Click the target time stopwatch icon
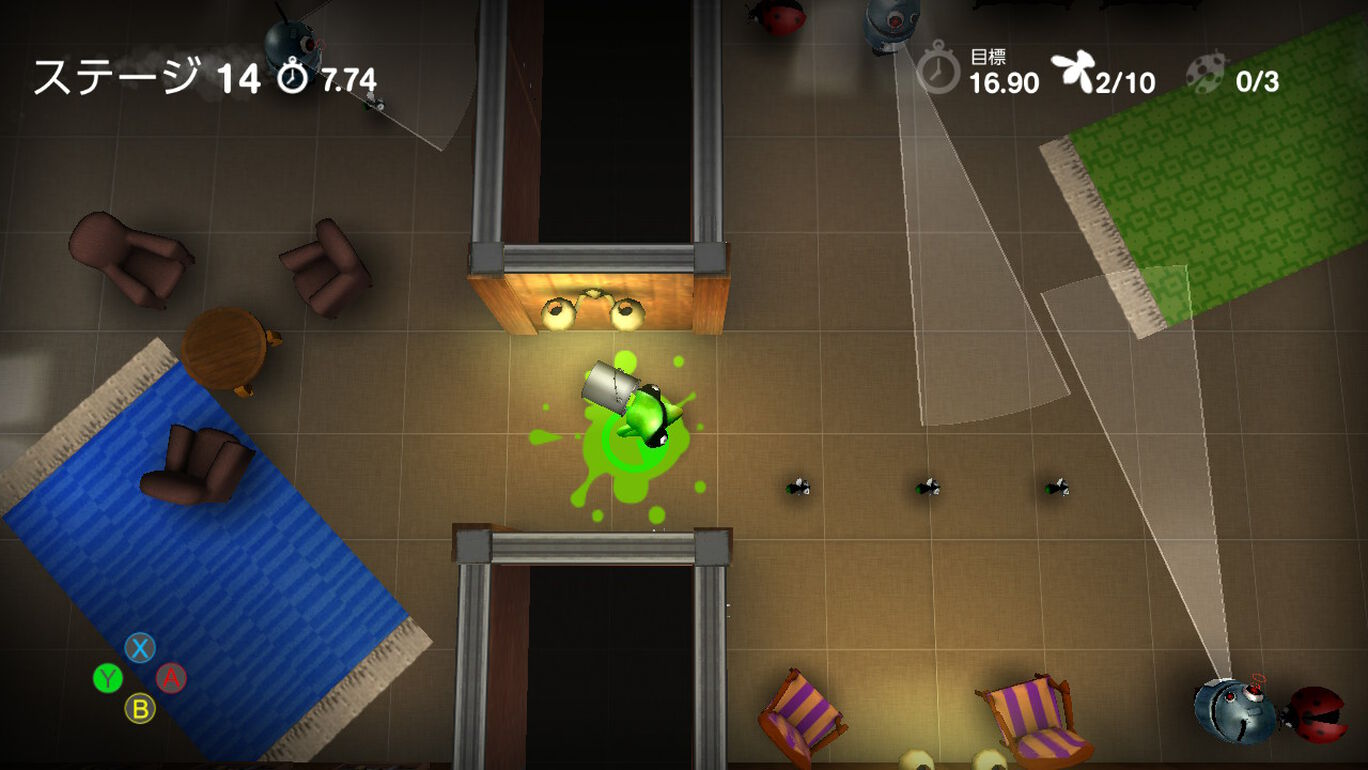Screen dimensions: 1368x770 pos(938,71)
